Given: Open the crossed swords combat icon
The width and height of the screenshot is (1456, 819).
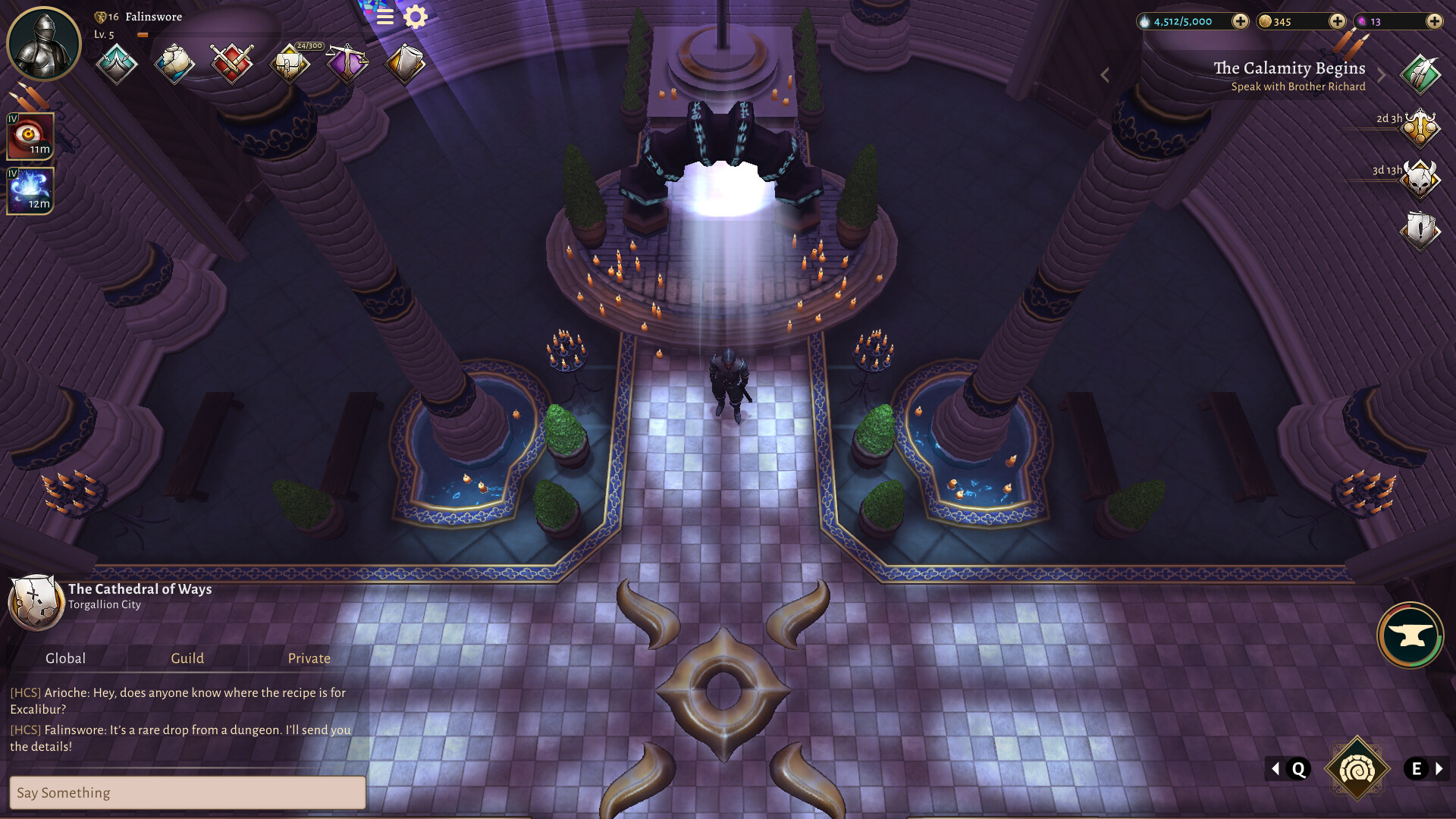Looking at the screenshot, I should point(232,63).
